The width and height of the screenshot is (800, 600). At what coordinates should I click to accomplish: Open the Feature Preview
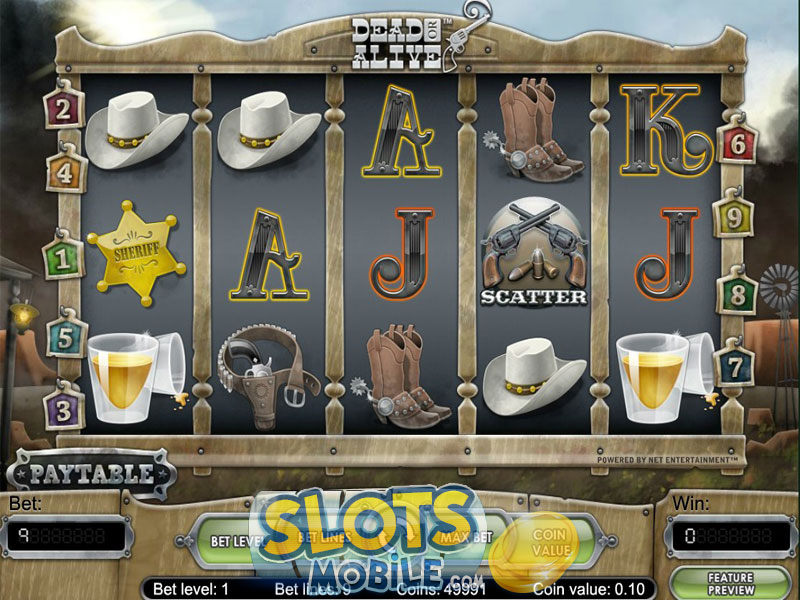coord(729,584)
